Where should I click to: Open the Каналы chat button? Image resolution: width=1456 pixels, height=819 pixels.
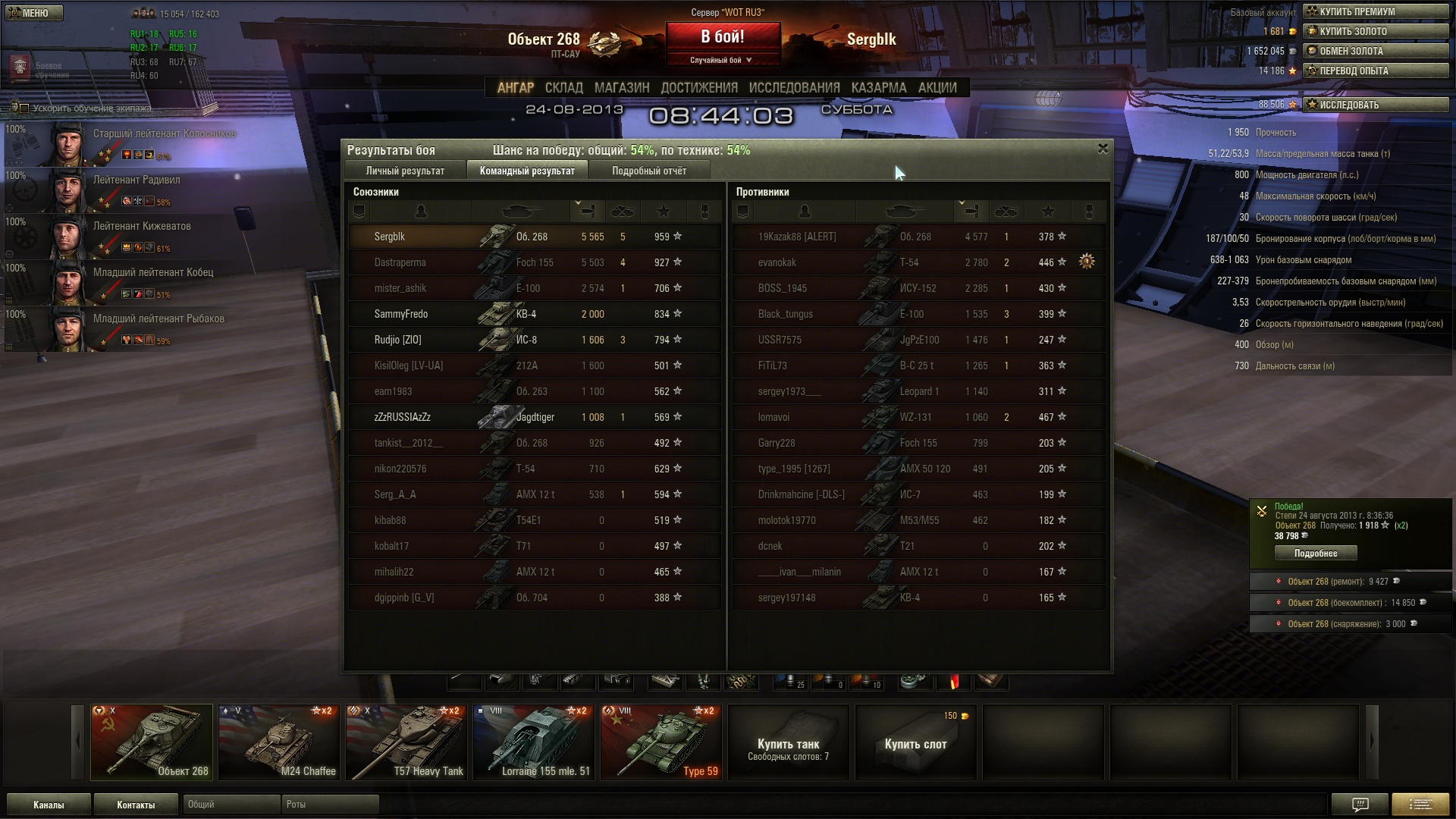click(49, 805)
